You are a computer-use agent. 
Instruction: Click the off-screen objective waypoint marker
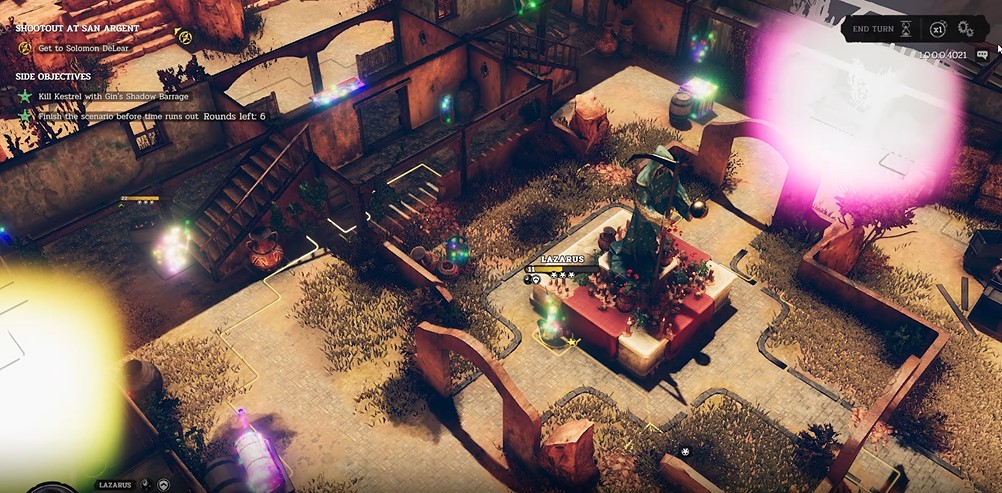[x=184, y=36]
